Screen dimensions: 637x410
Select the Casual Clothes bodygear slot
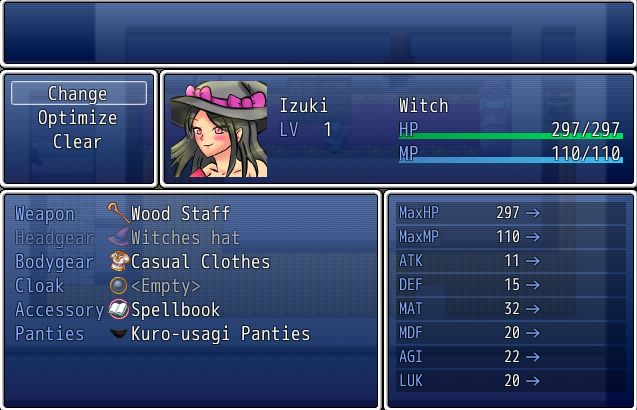coord(200,262)
